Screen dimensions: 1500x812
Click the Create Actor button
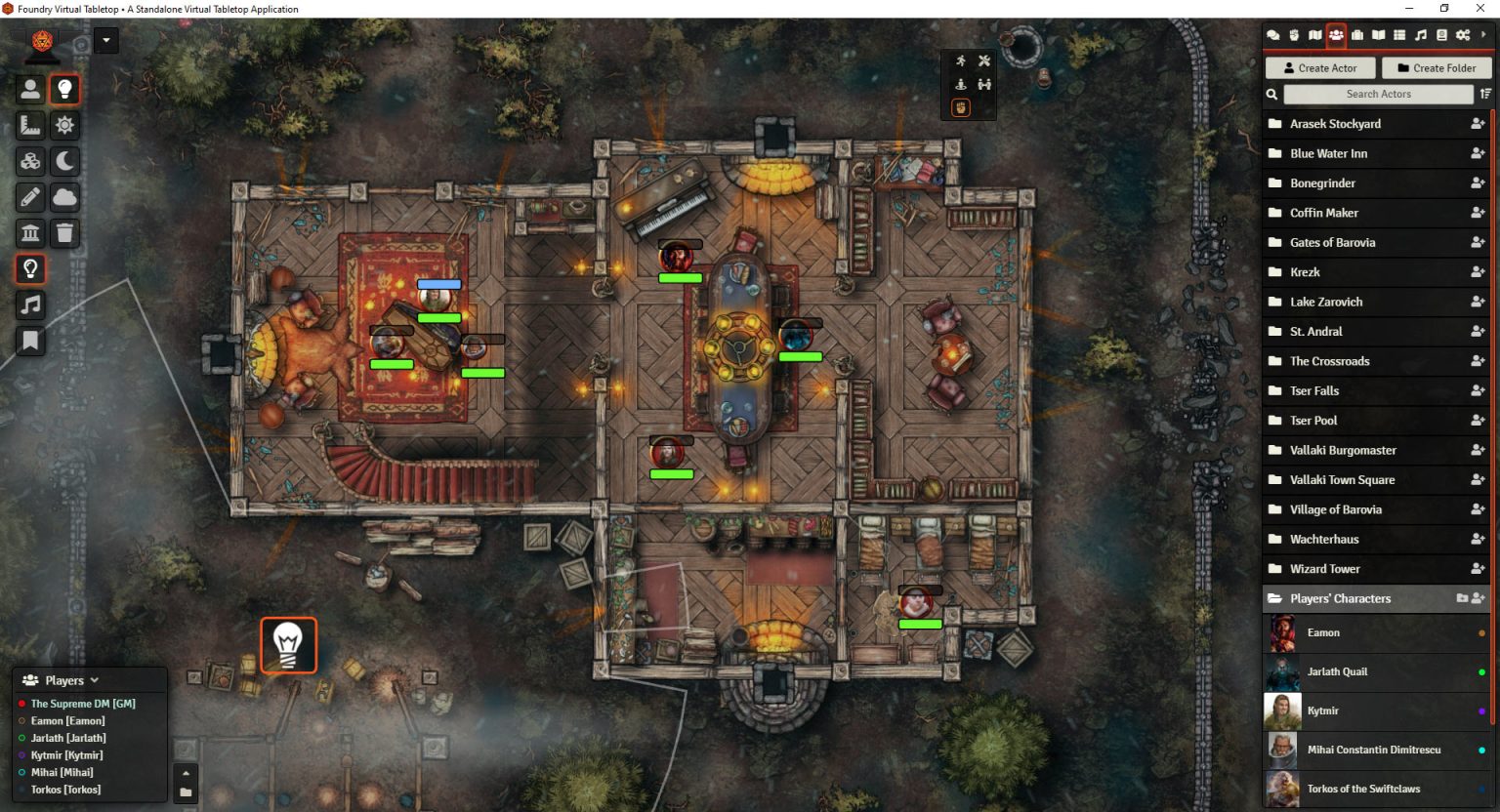(1320, 67)
